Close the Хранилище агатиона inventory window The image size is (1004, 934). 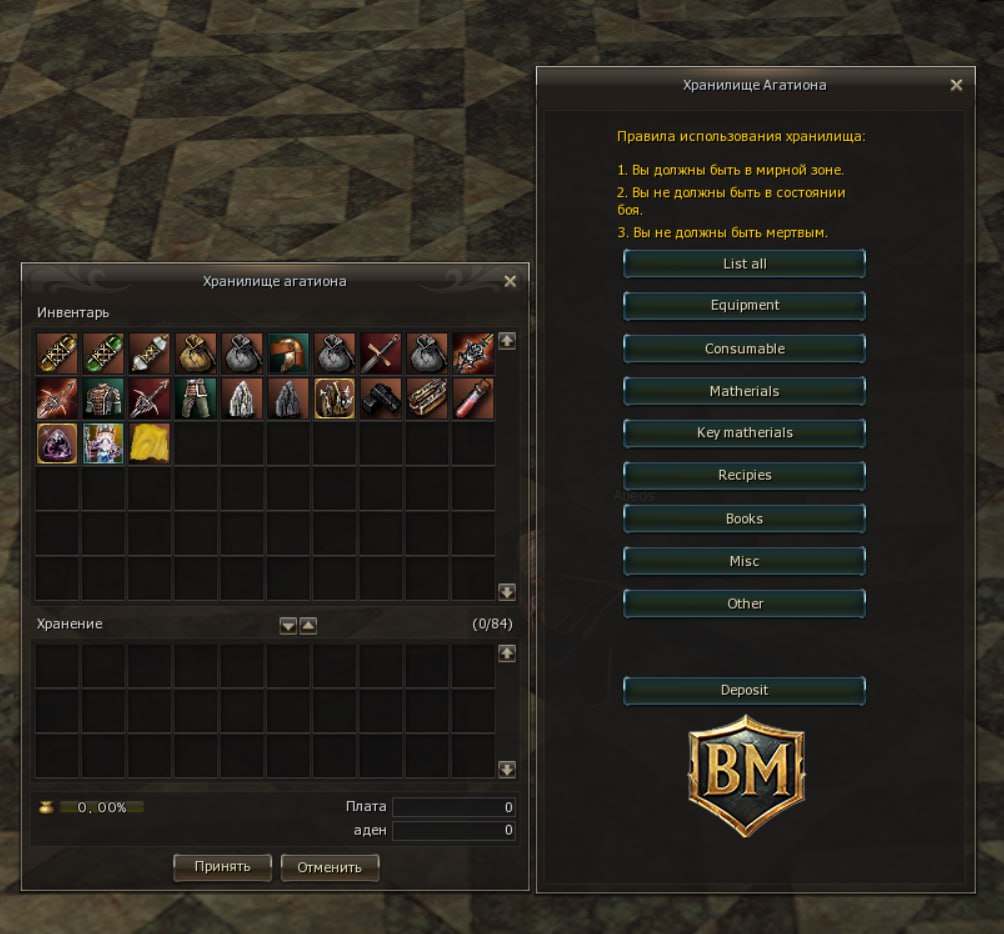[510, 282]
